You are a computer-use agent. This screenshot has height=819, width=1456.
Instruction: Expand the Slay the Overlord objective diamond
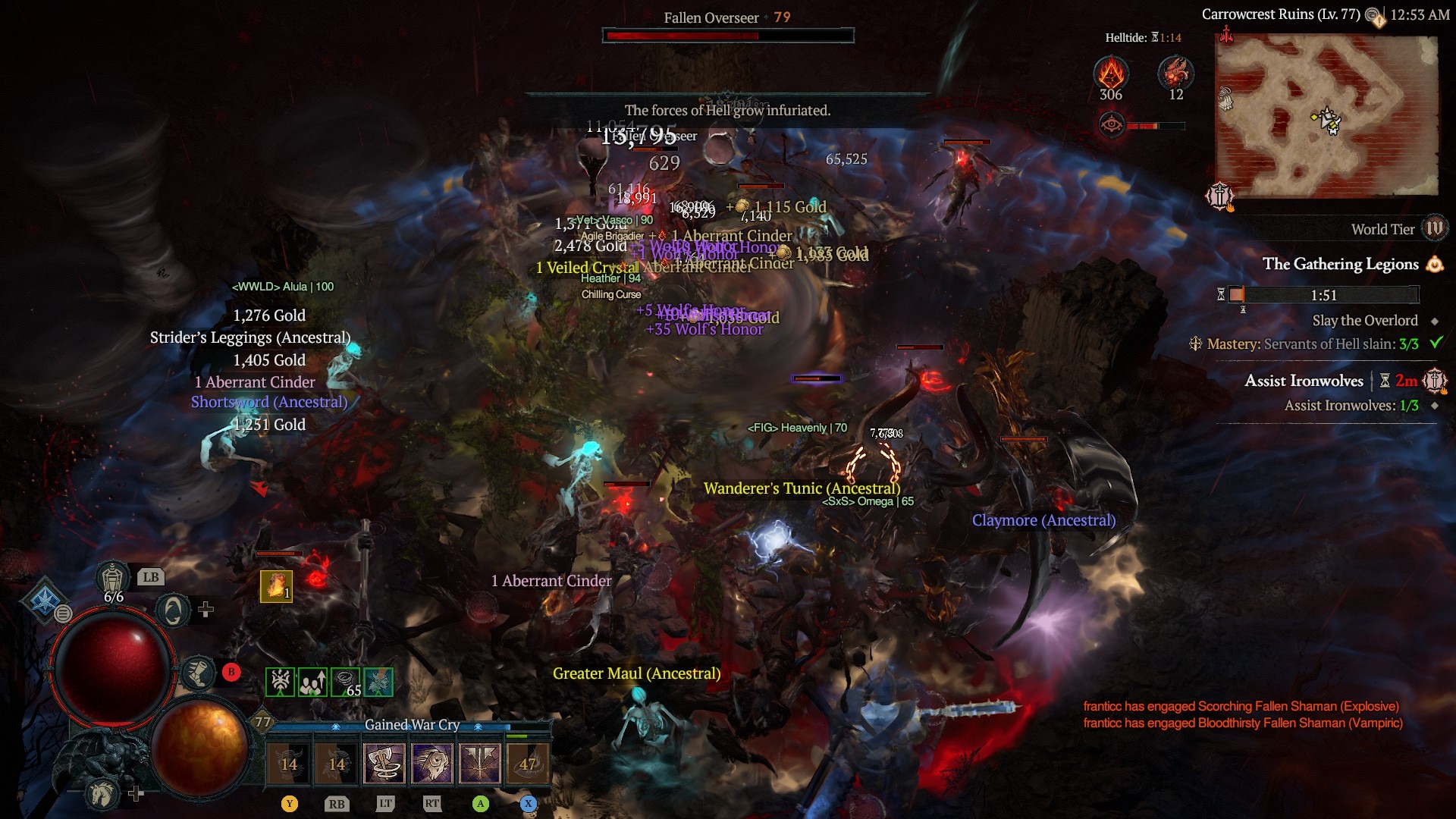(1433, 321)
